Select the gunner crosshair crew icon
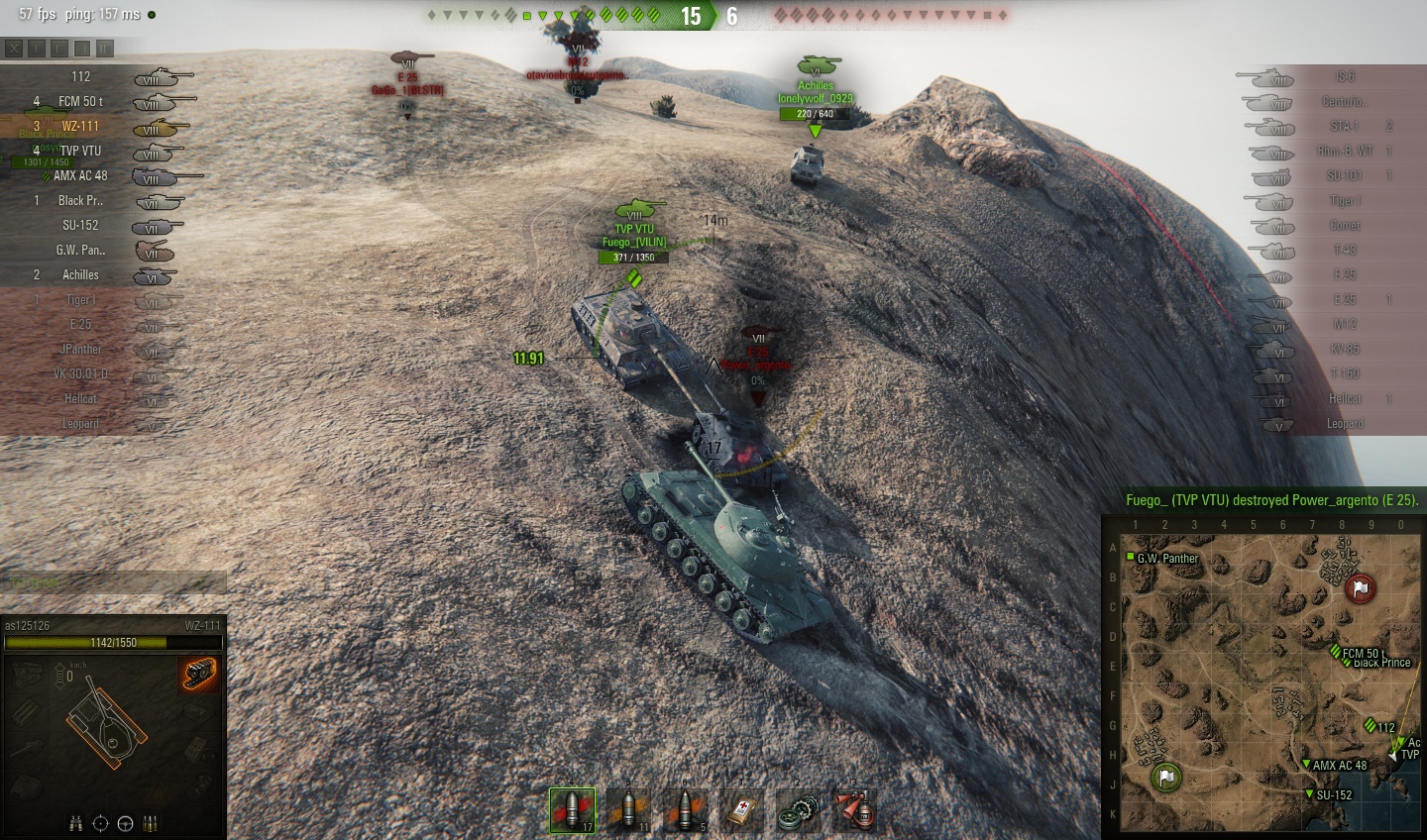 (100, 823)
